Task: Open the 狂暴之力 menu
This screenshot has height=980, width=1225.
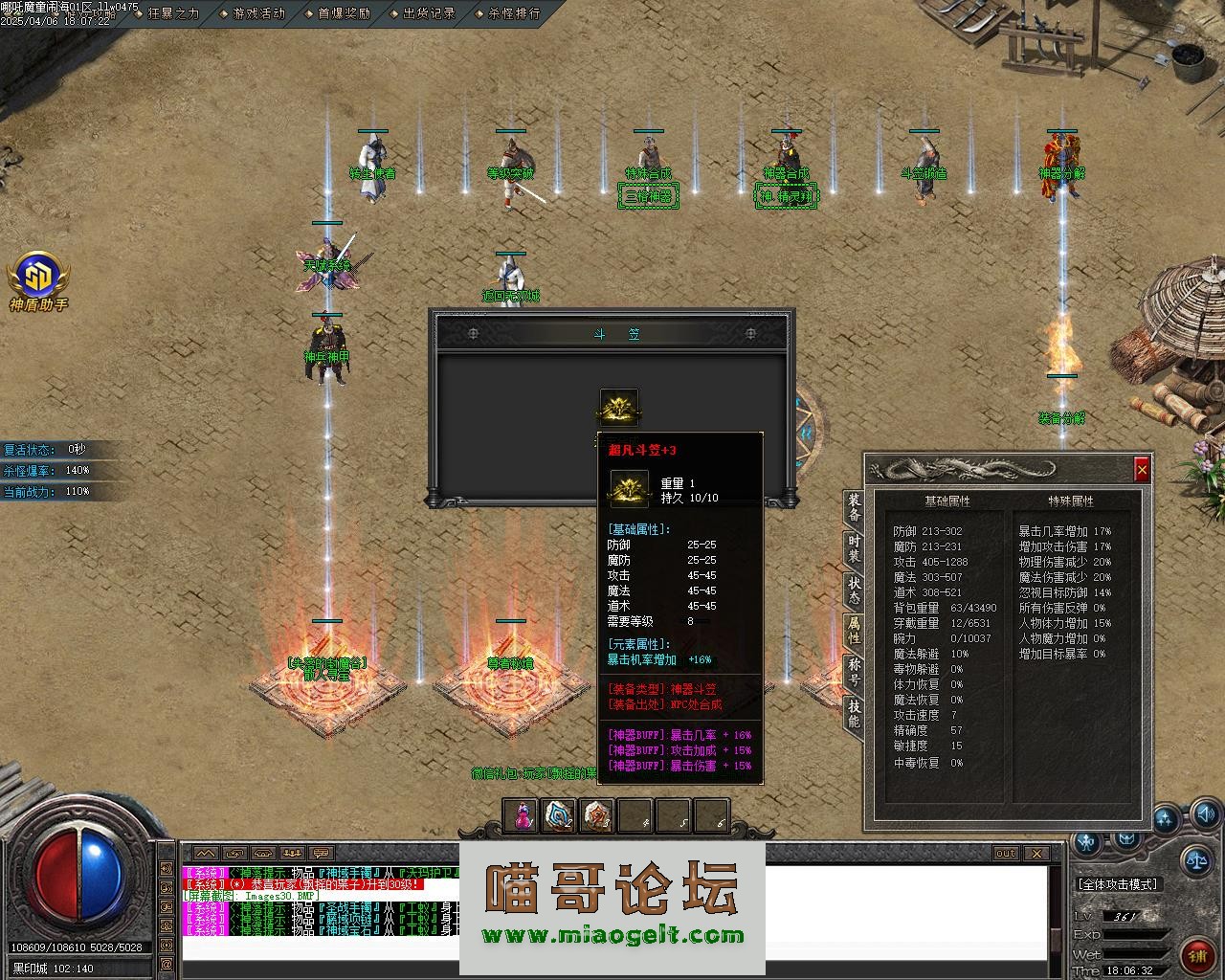Action: [173, 13]
